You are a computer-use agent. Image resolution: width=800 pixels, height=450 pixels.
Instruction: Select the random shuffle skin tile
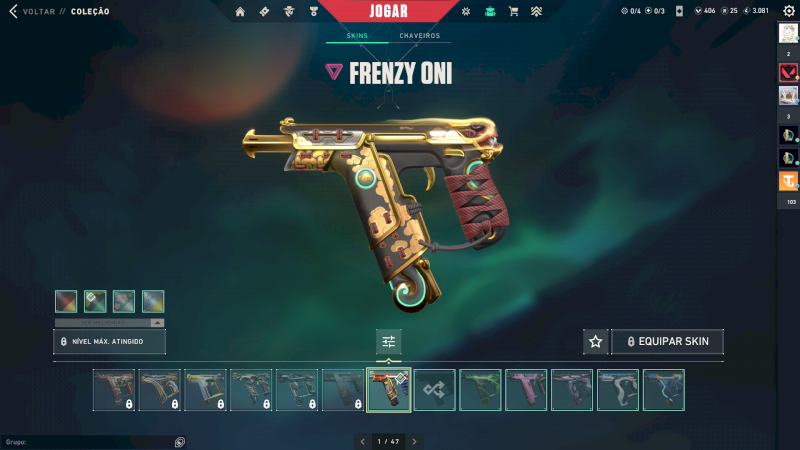pos(435,390)
